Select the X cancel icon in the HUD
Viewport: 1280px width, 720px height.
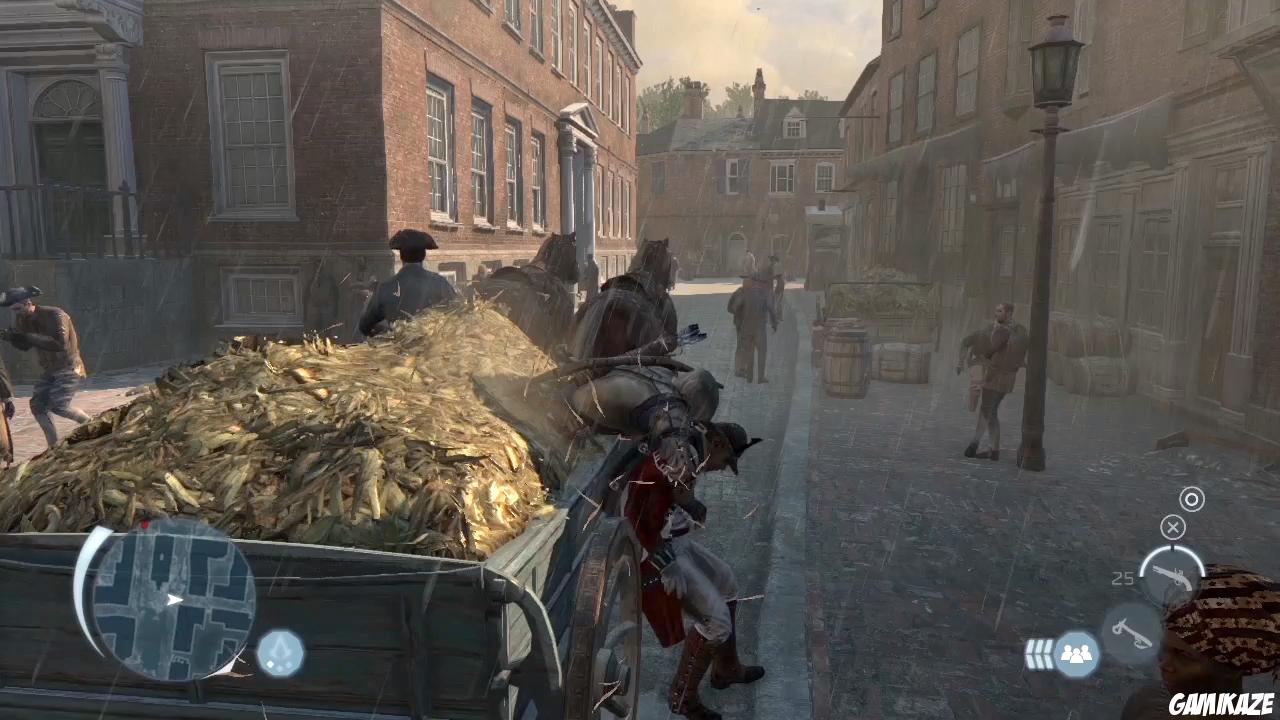click(1173, 527)
